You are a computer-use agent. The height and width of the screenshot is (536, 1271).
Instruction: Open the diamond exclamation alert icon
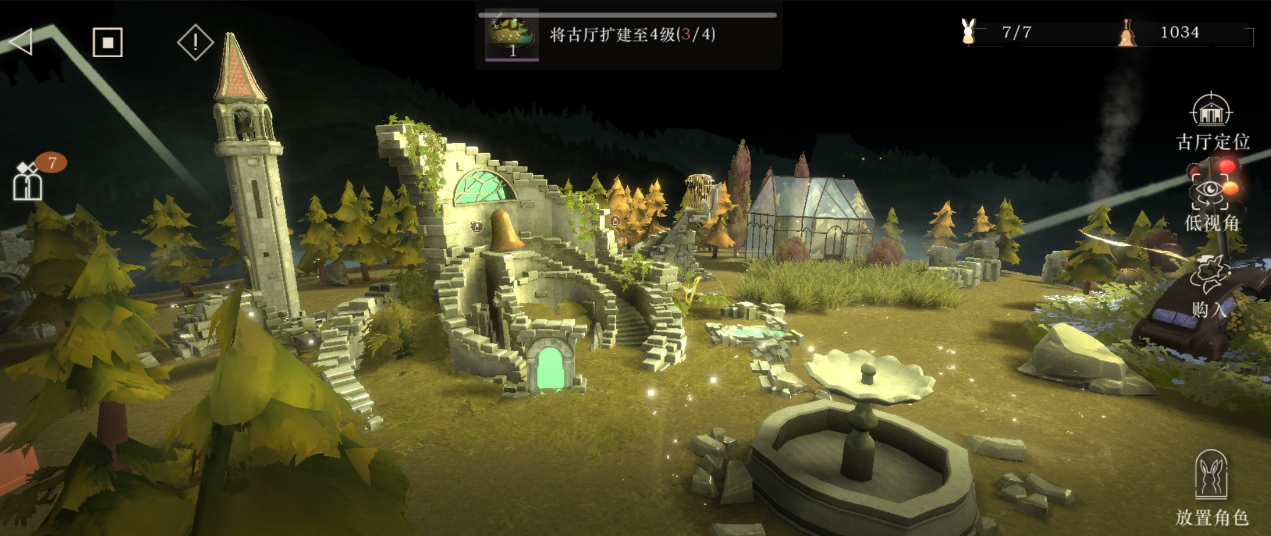click(x=195, y=42)
